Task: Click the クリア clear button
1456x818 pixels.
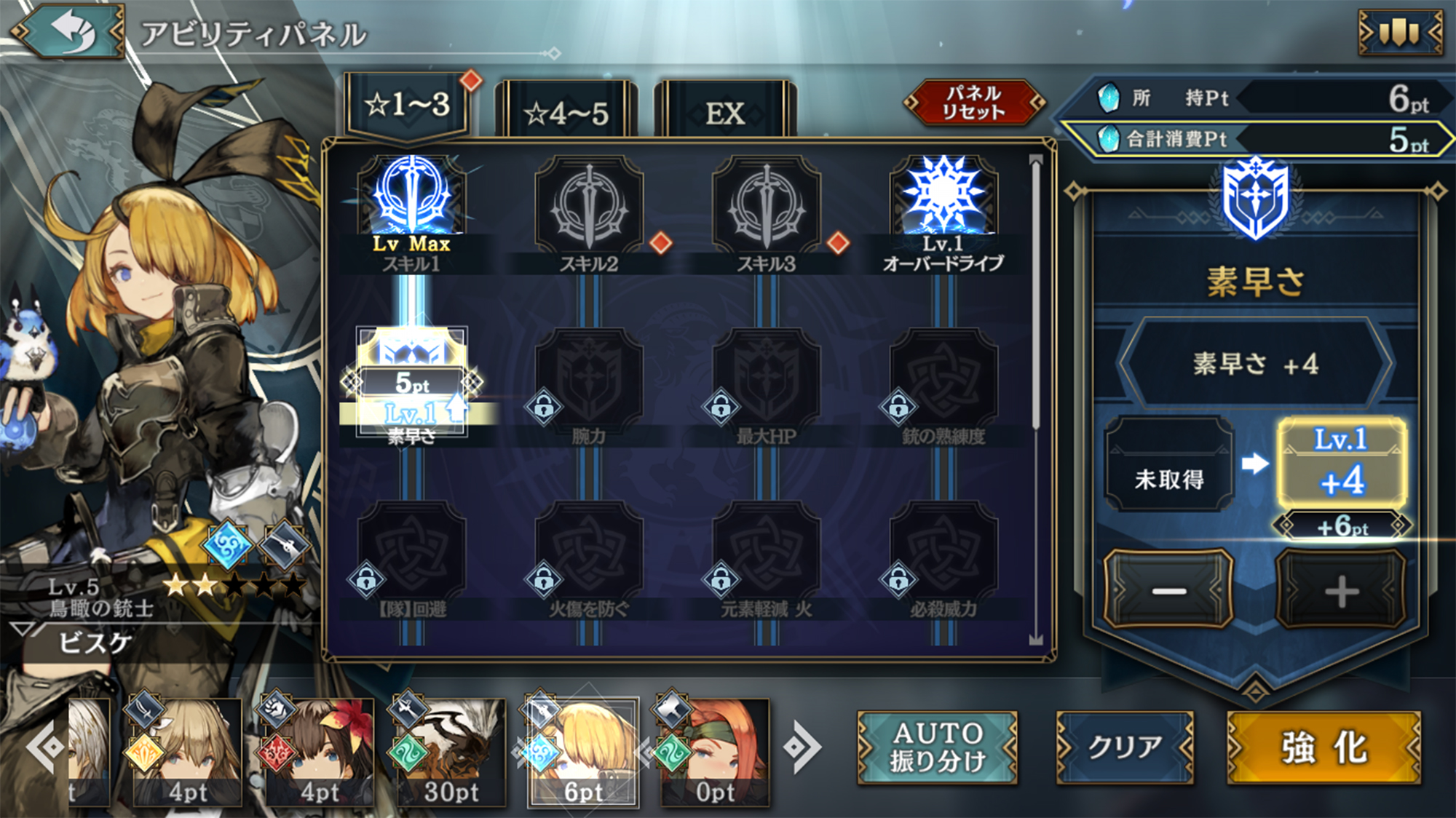Action: [x=1125, y=747]
